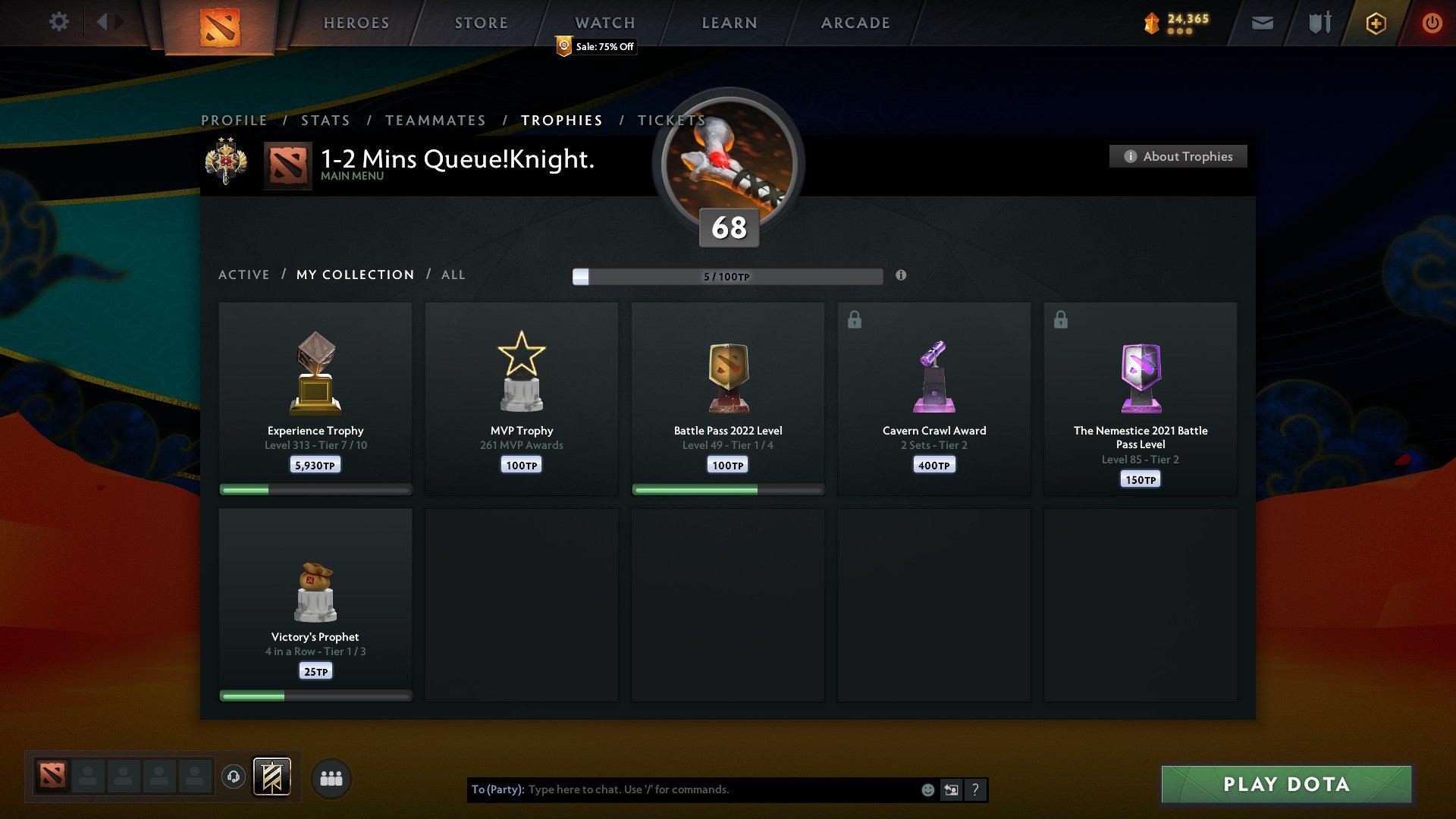Click the chat wheel icon beside chat input
Screen dimensions: 1456x819
(951, 789)
